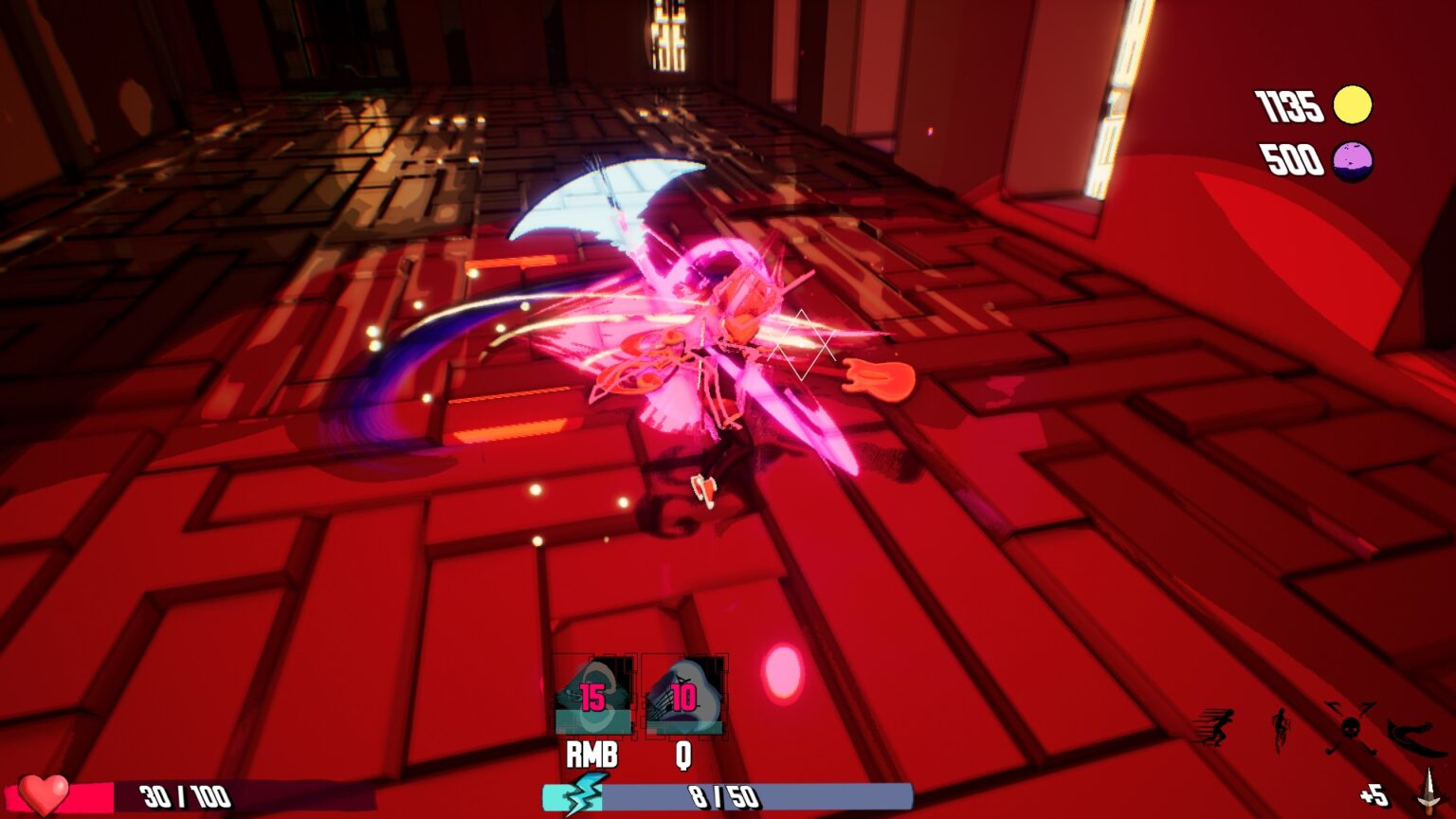
Task: Click the yellow coin currency icon
Action: coord(1353,105)
